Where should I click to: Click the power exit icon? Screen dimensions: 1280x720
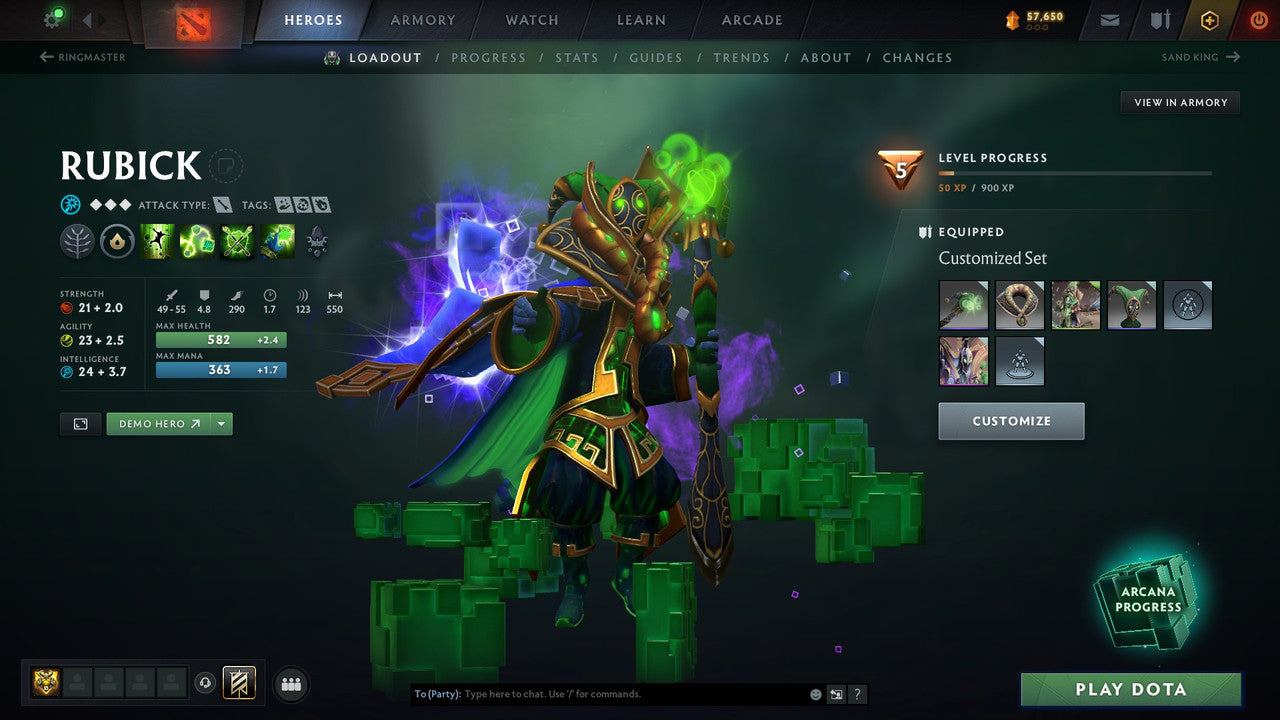click(x=1258, y=19)
